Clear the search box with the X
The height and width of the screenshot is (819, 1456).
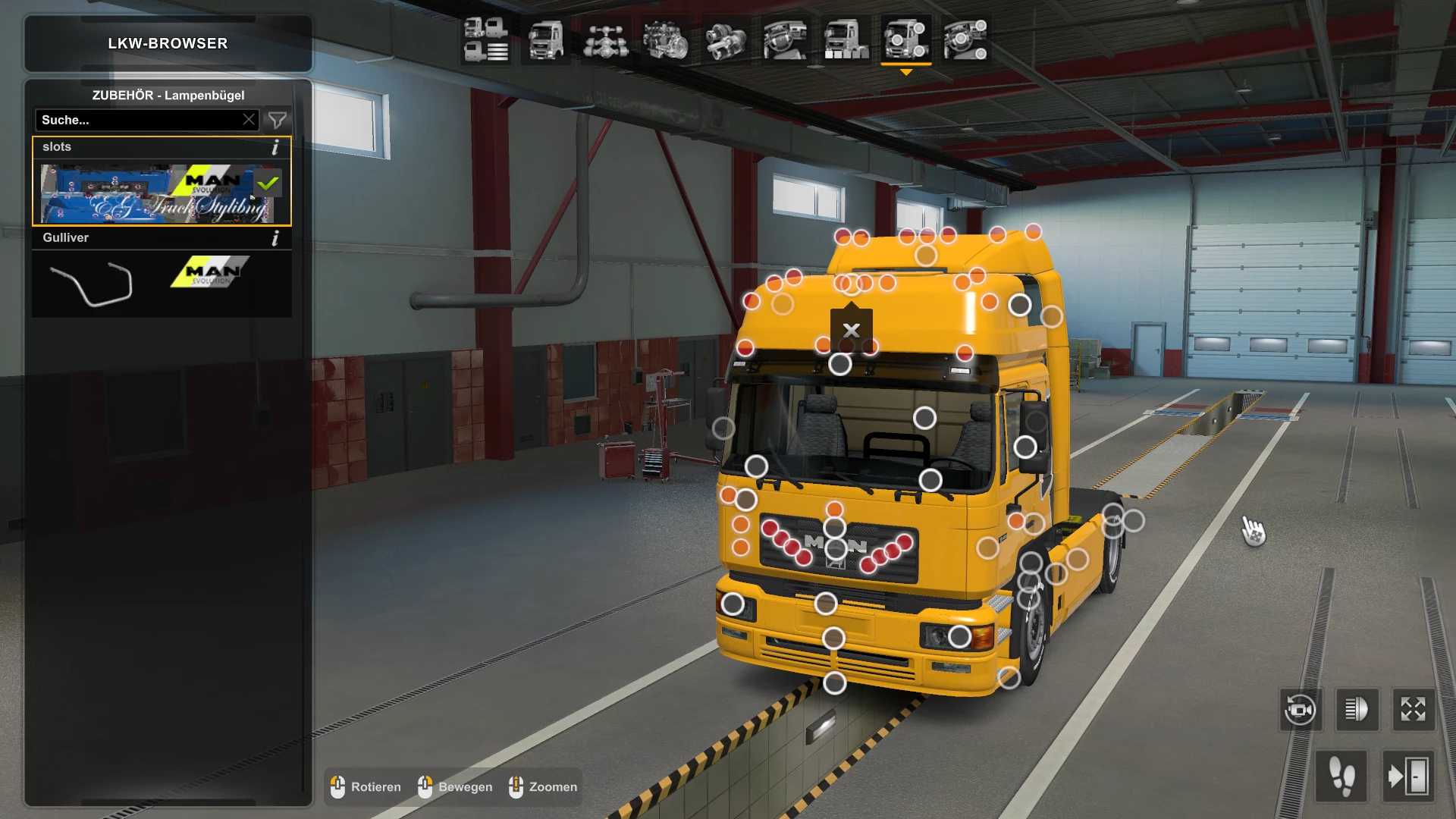click(249, 120)
